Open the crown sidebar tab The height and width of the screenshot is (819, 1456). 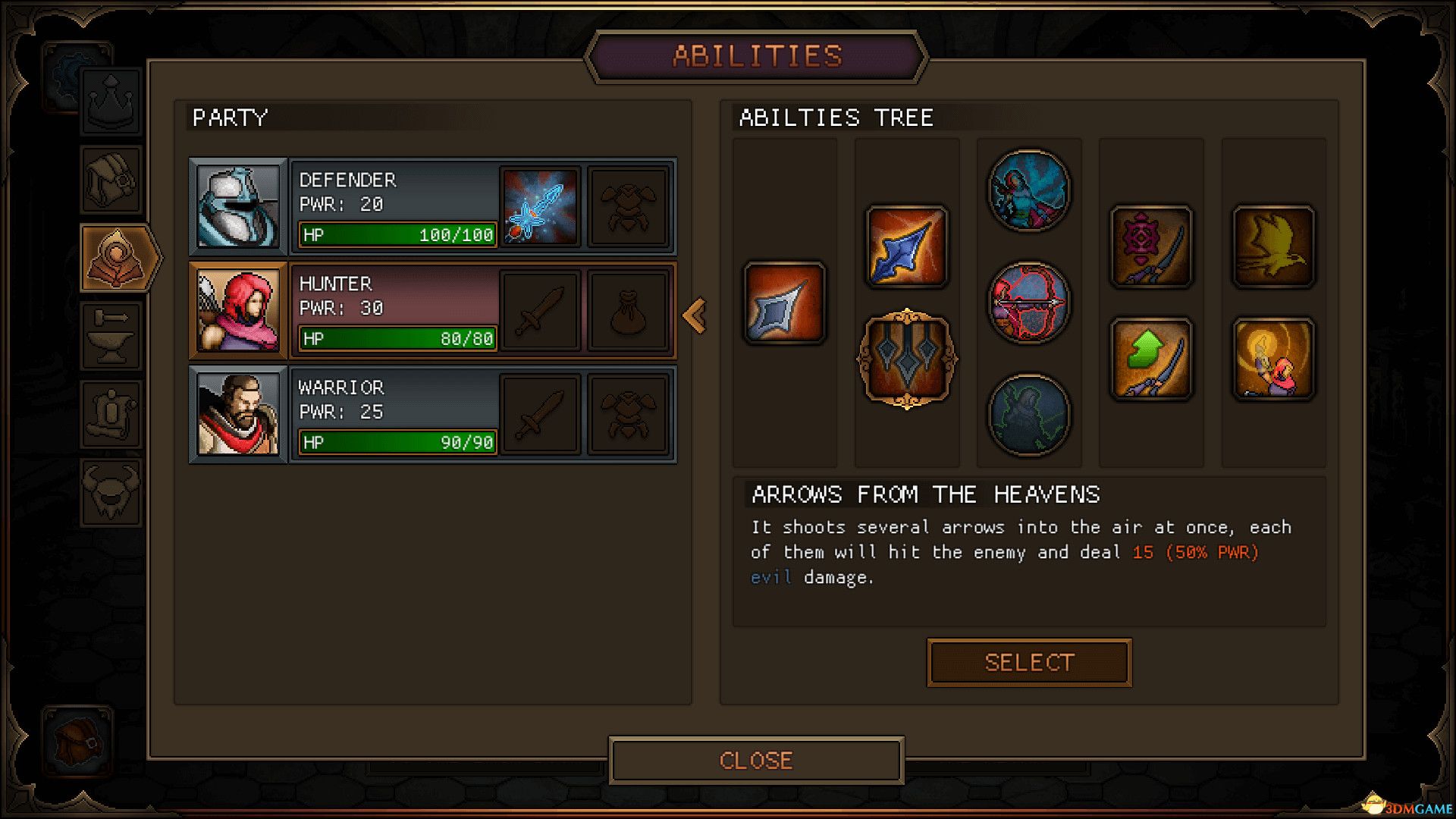pyautogui.click(x=111, y=101)
